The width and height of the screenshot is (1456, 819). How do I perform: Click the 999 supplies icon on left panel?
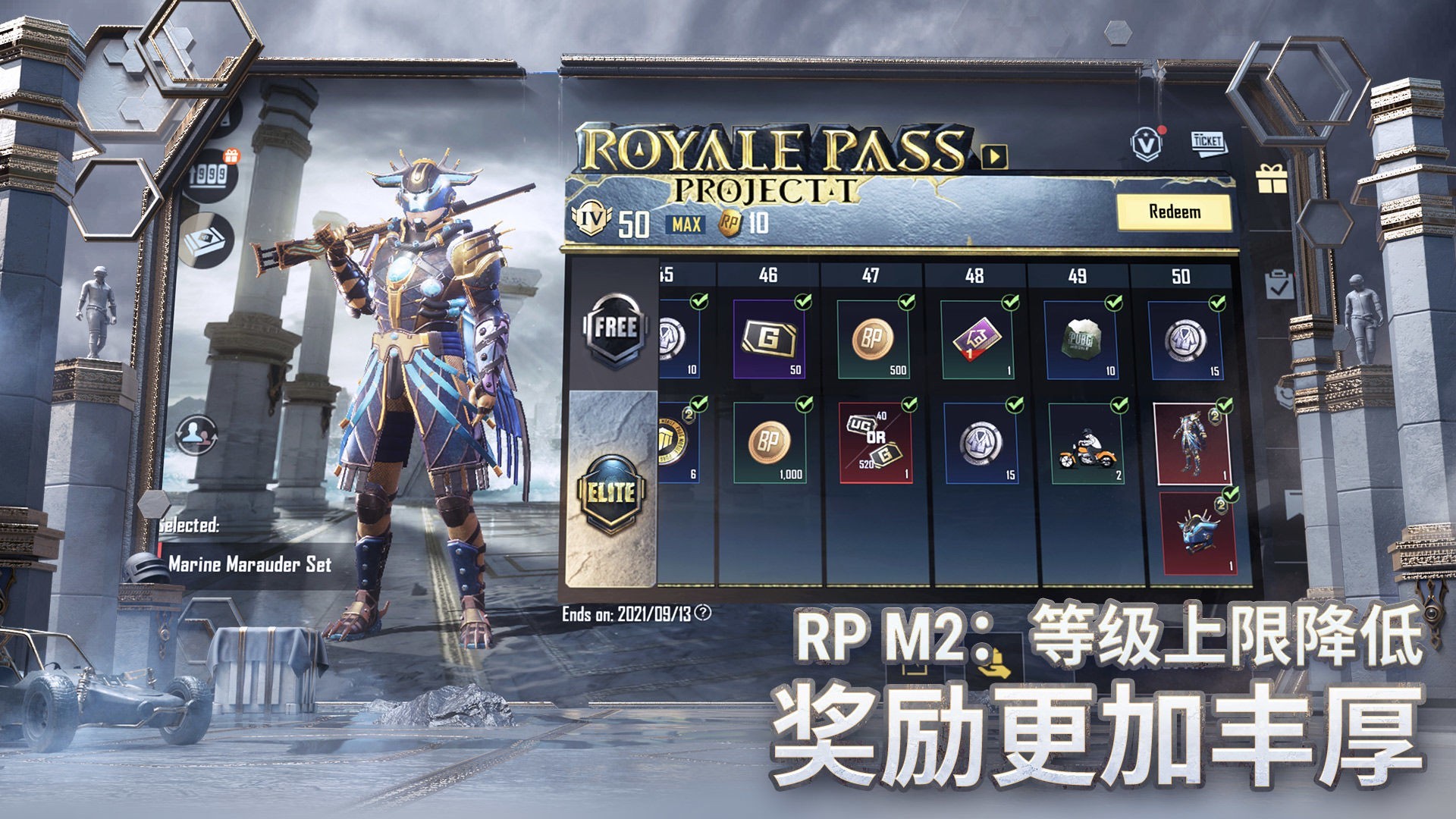[x=210, y=175]
